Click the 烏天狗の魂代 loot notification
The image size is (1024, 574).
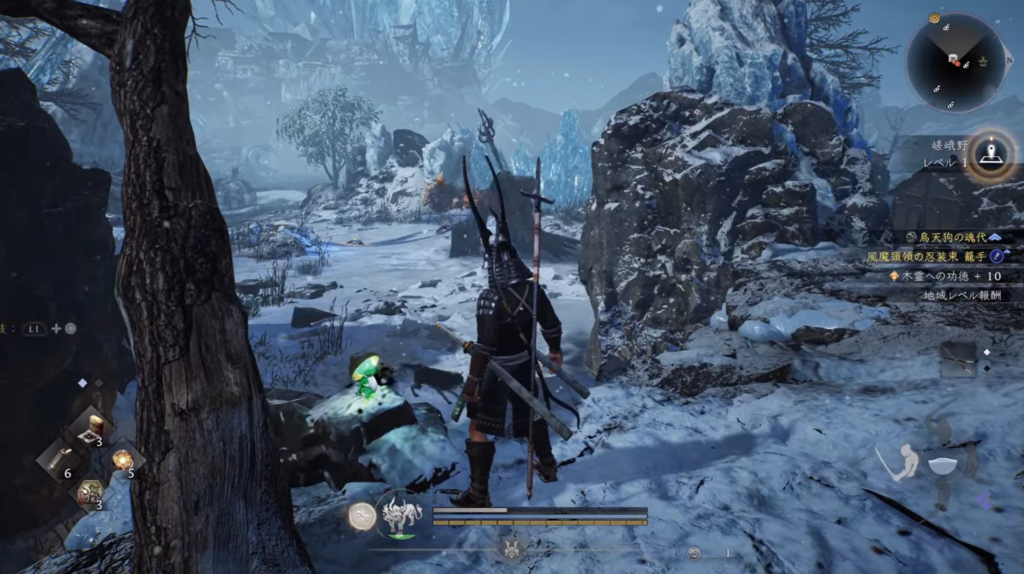pos(953,237)
